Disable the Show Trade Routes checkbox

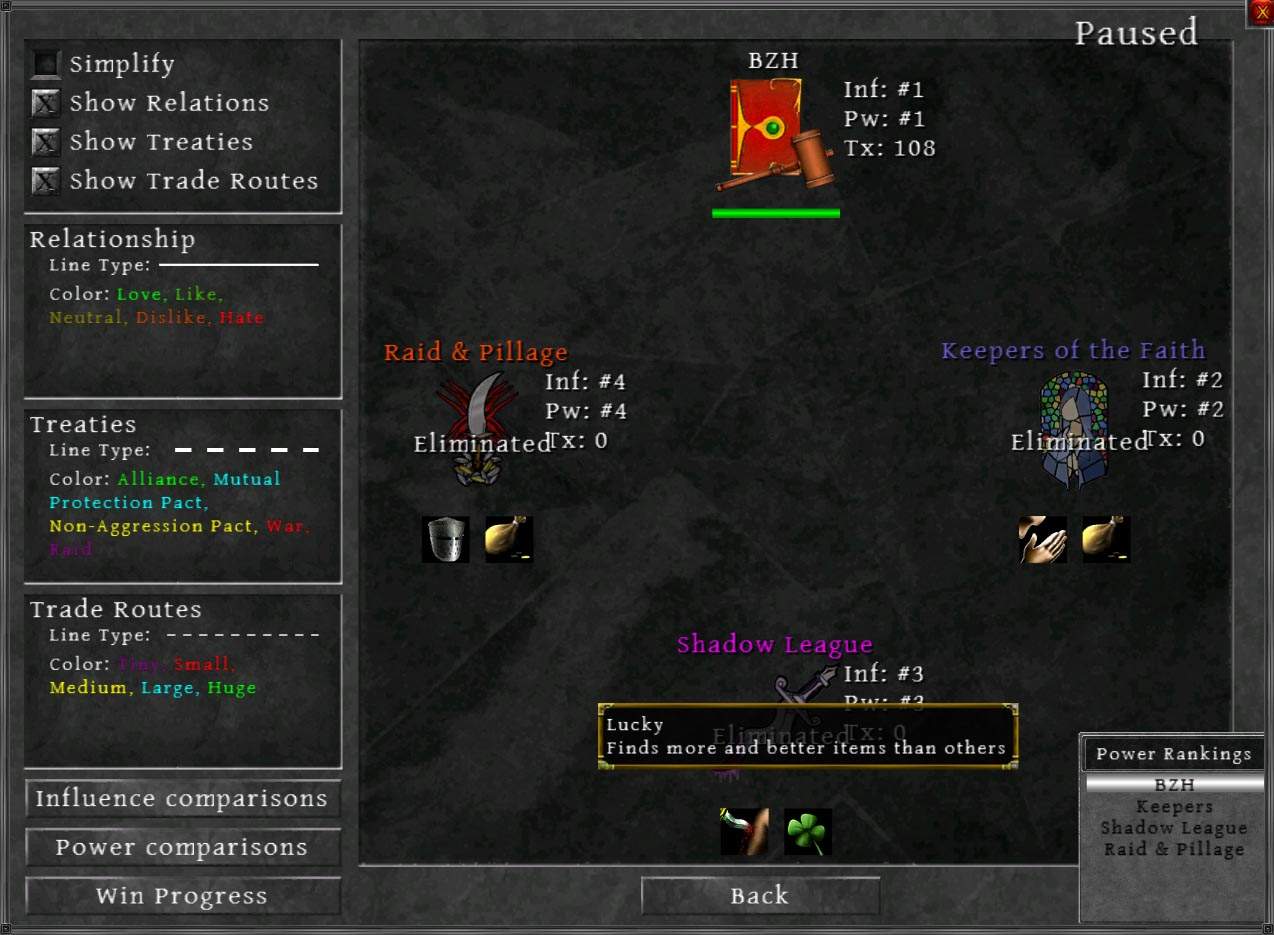point(46,182)
